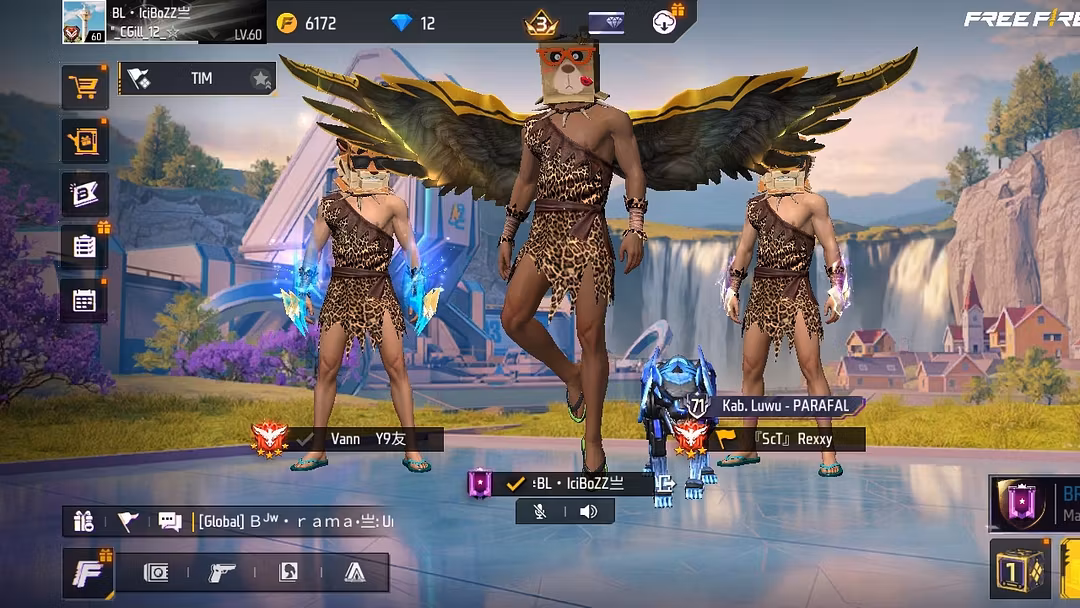This screenshot has height=608, width=1080.
Task: Open the pet menu with paw icon
Action: (85, 141)
